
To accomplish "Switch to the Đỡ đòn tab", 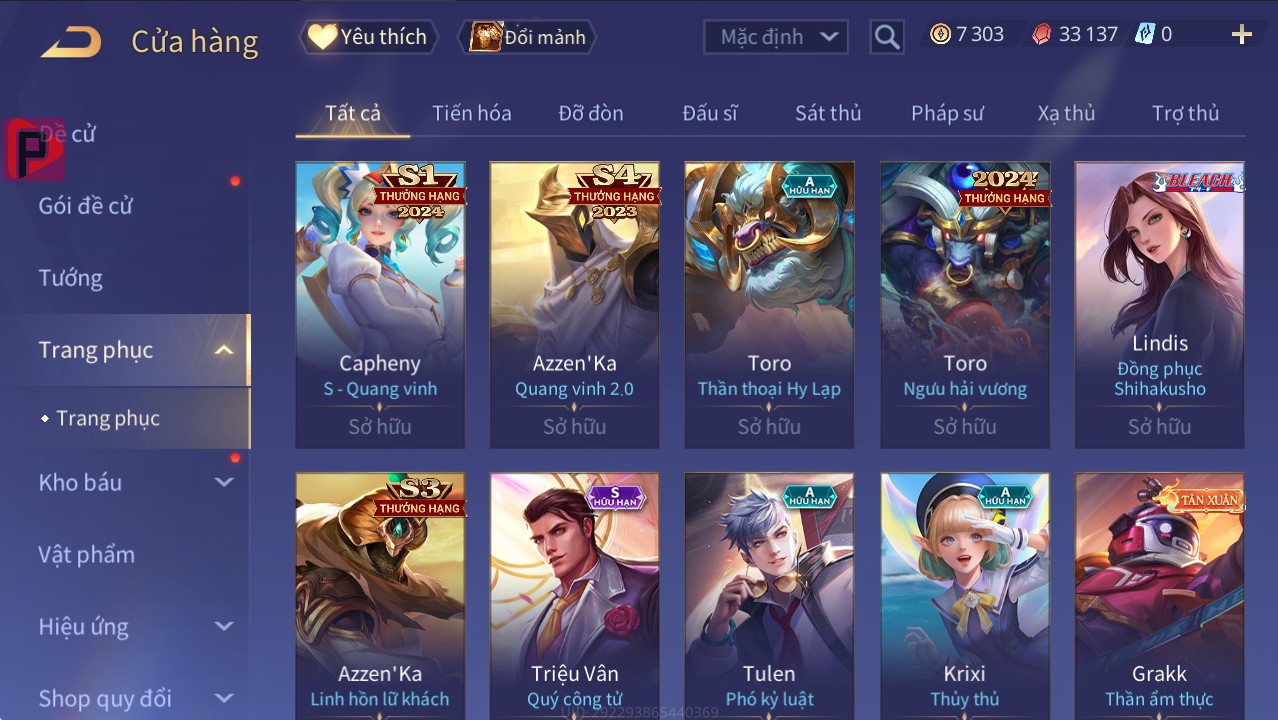I will coord(591,113).
